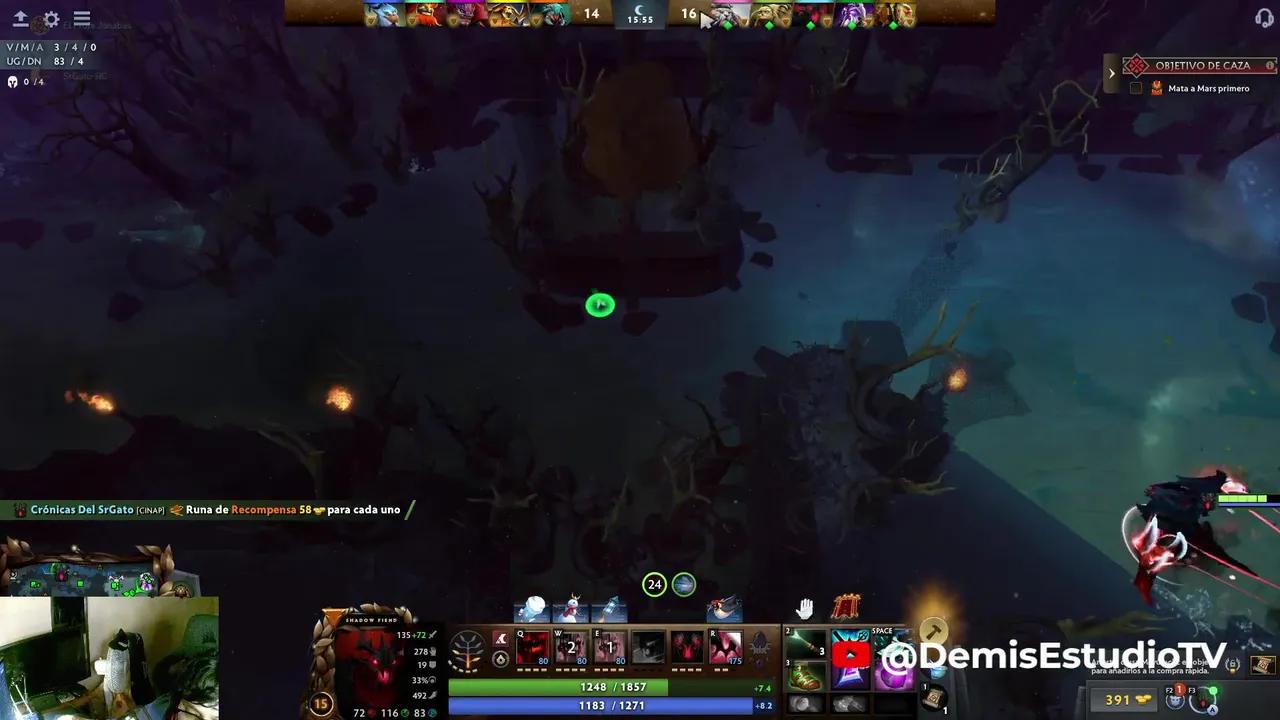Select the Shadowraze Q ability

point(531,648)
